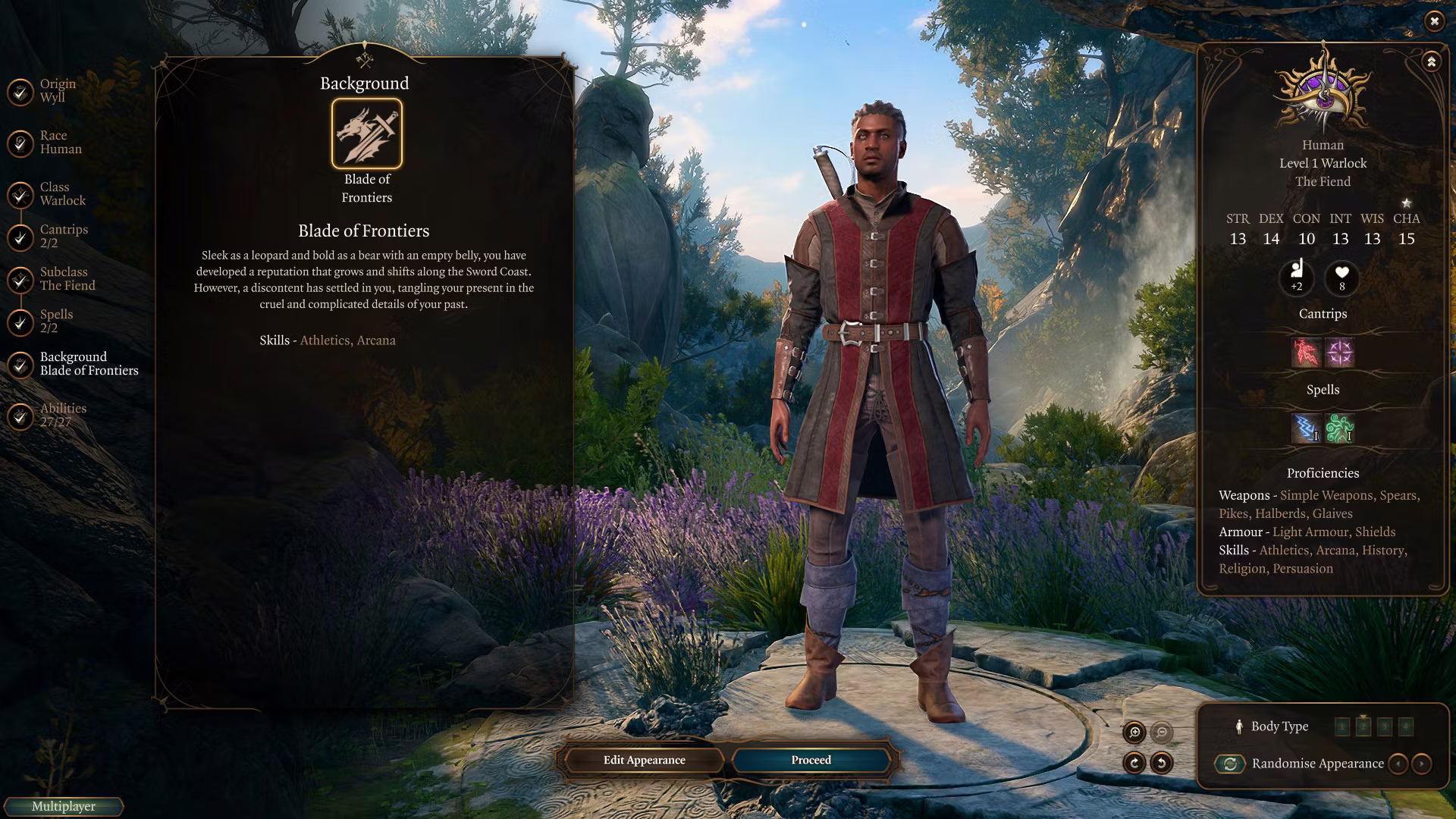Image resolution: width=1456 pixels, height=819 pixels.
Task: Open the Cantrips selection step
Action: (x=63, y=236)
